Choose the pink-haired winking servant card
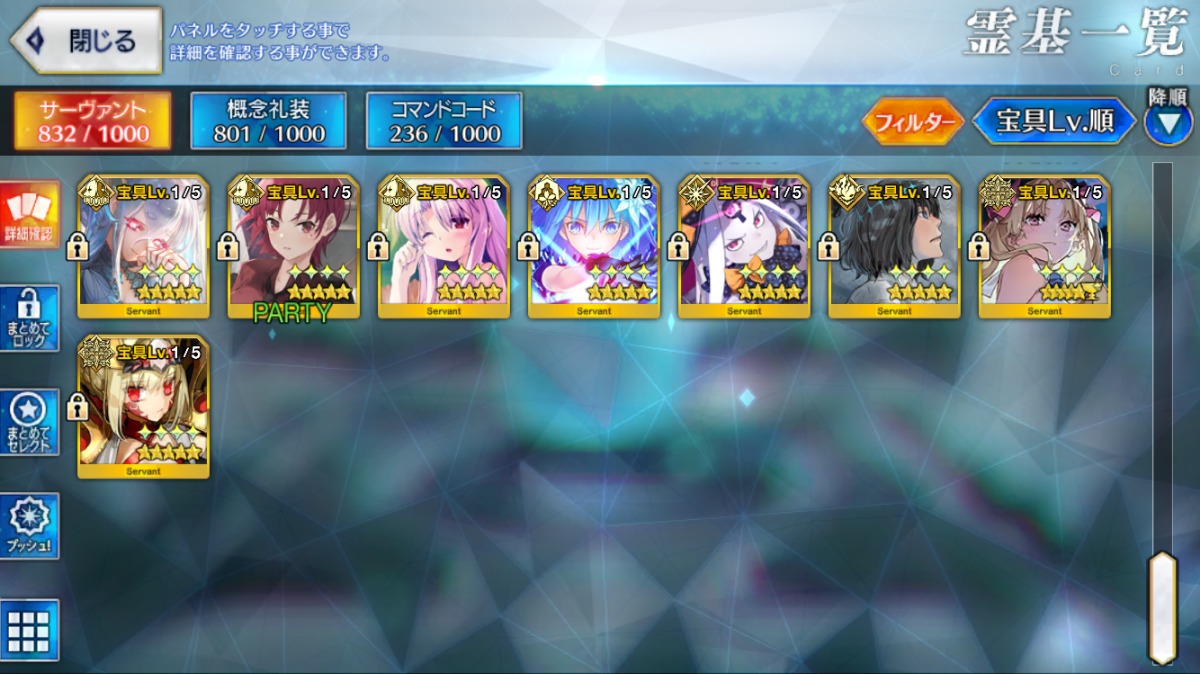This screenshot has width=1200, height=674. (x=444, y=246)
